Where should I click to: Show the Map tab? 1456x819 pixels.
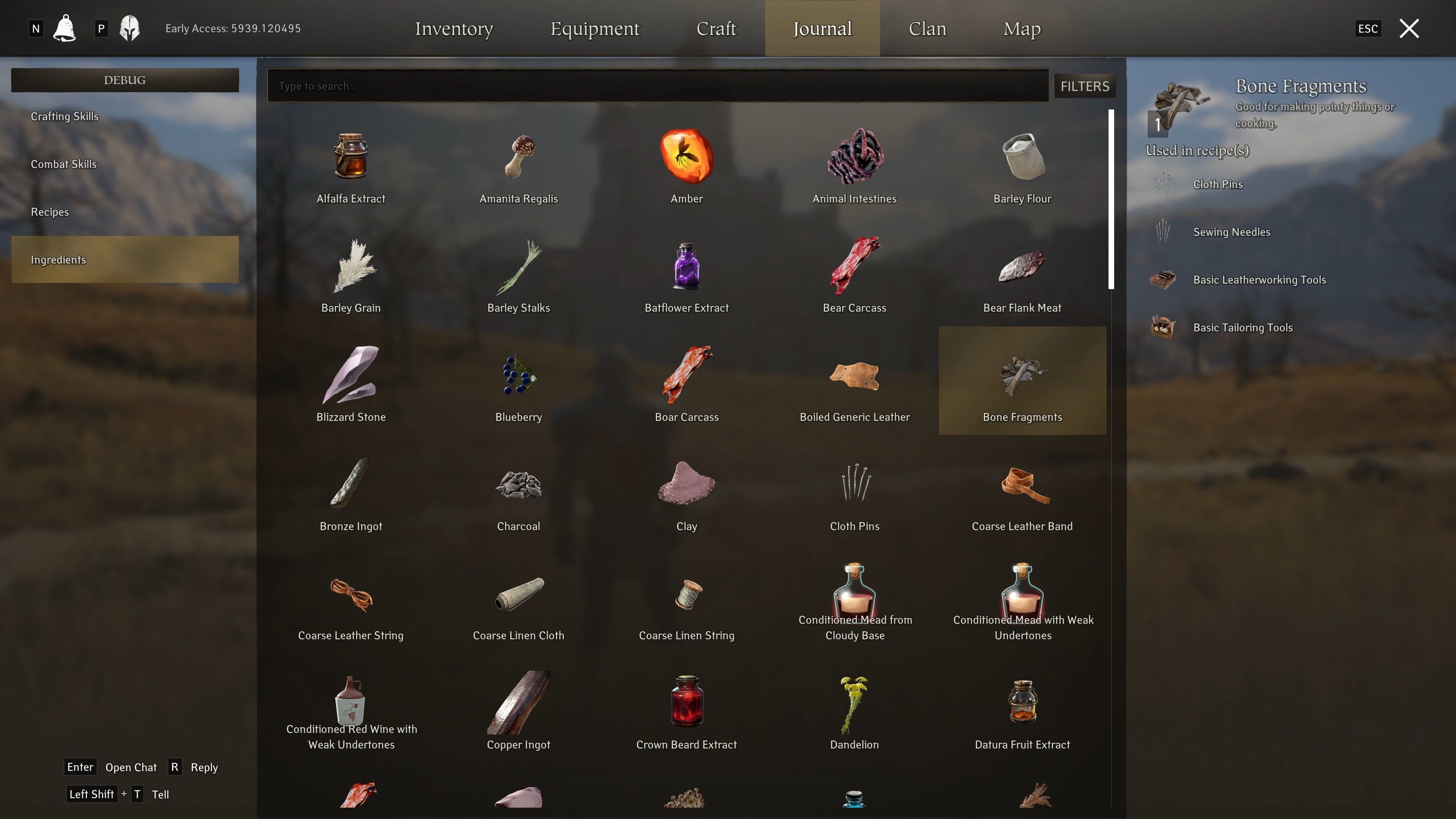click(x=1021, y=28)
